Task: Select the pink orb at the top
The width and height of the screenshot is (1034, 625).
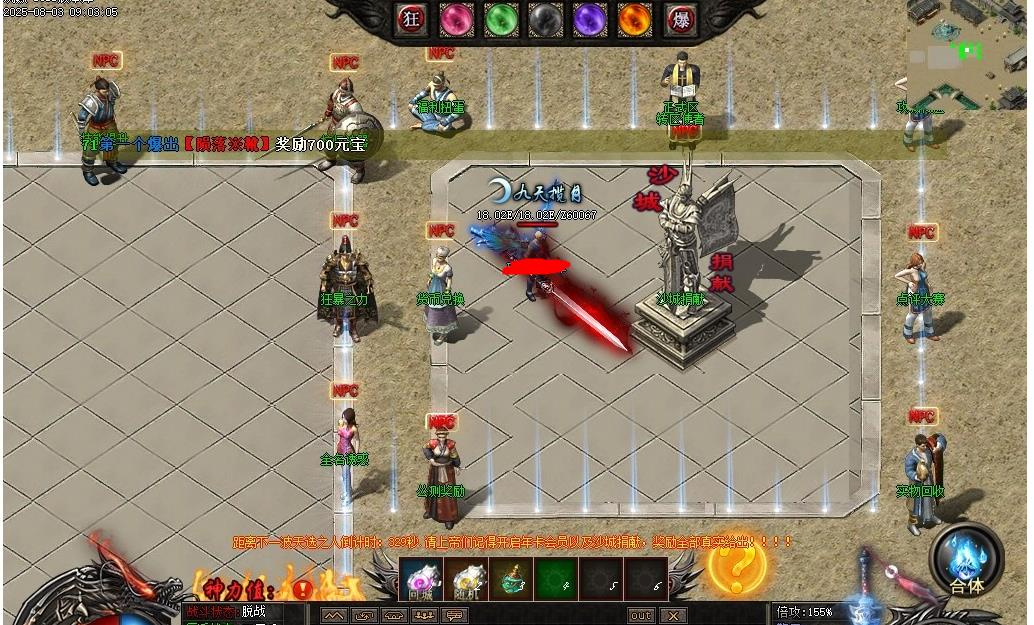Action: click(457, 19)
